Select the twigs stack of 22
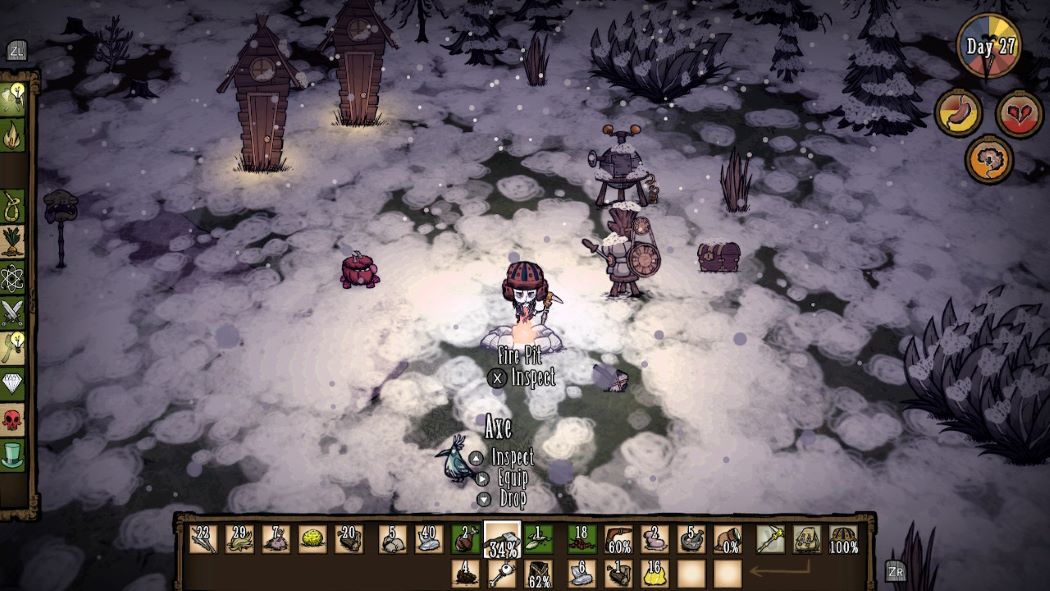This screenshot has height=591, width=1050. [x=203, y=539]
